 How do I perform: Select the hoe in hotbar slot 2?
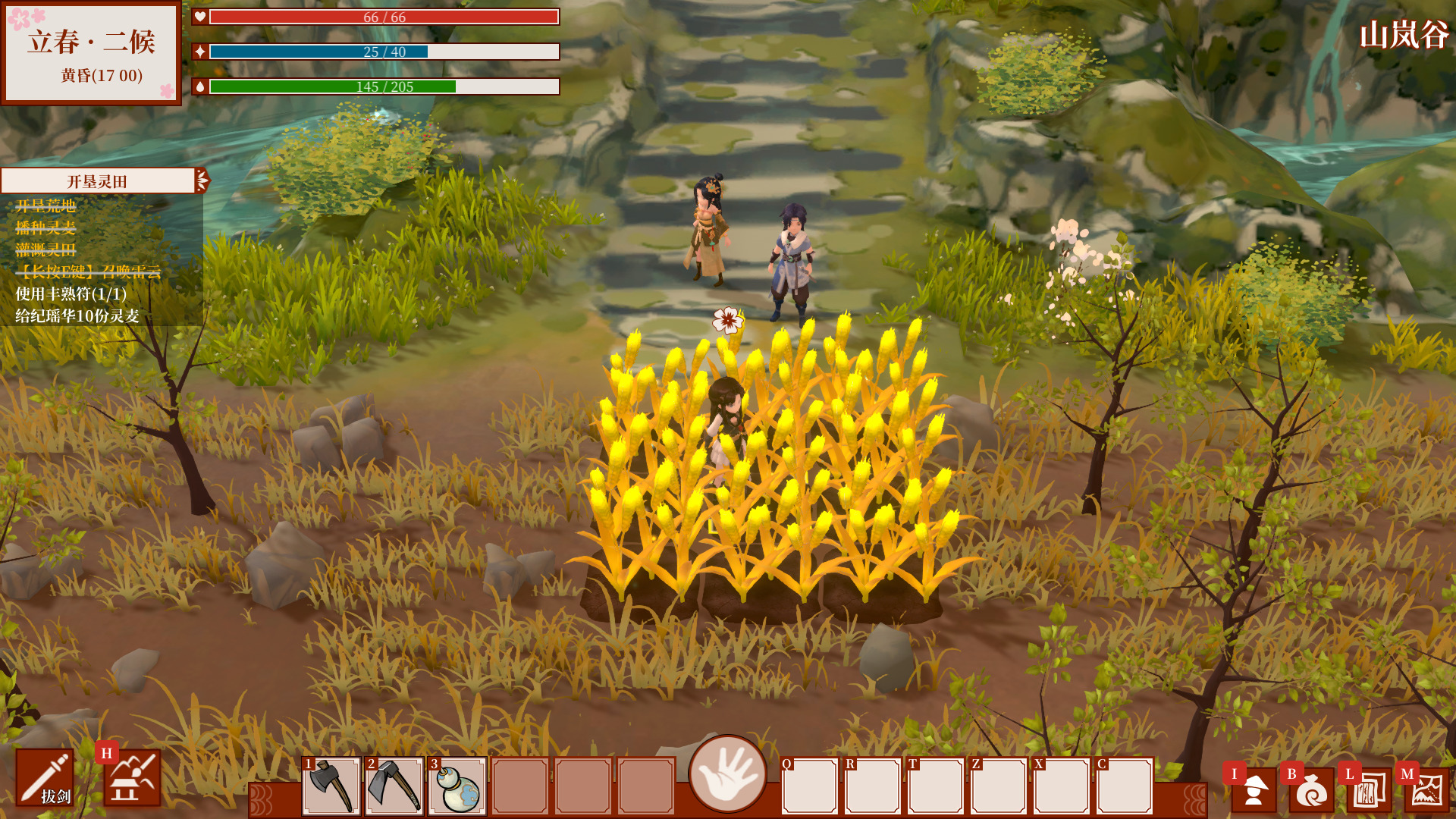point(394,786)
